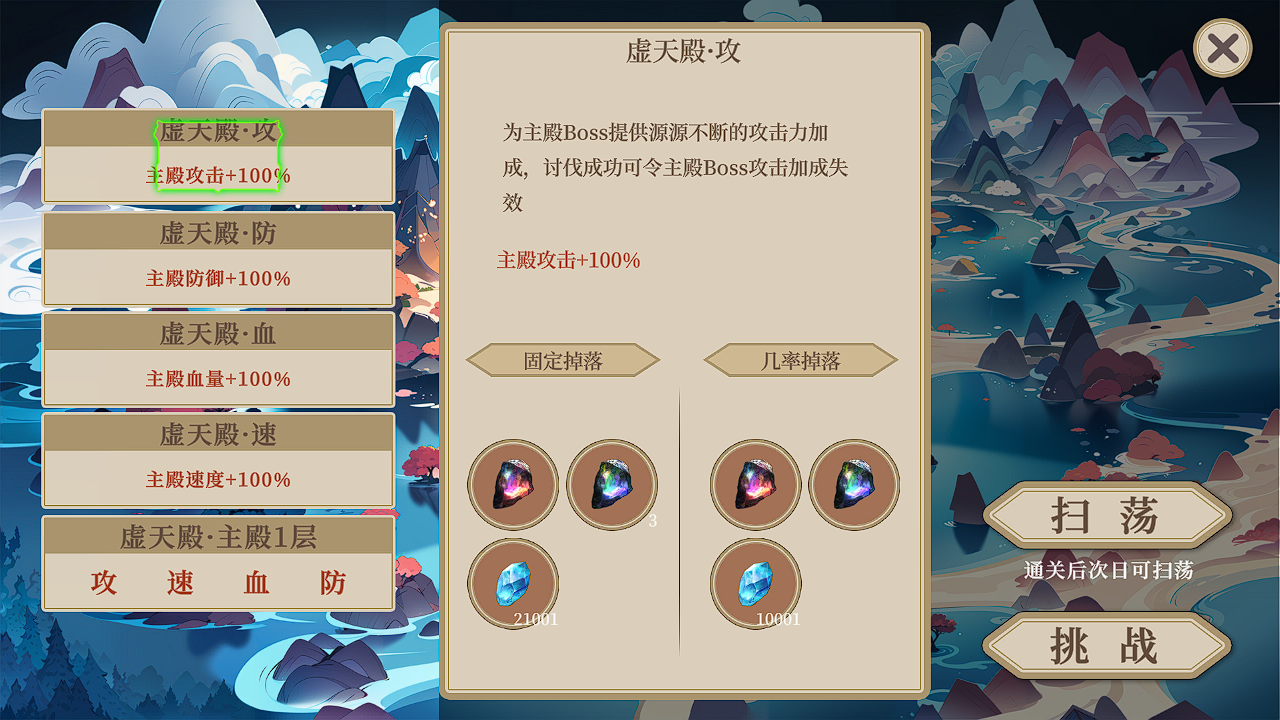The width and height of the screenshot is (1280, 720).
Task: Click the 挑战 challenge button
Action: [x=1106, y=645]
